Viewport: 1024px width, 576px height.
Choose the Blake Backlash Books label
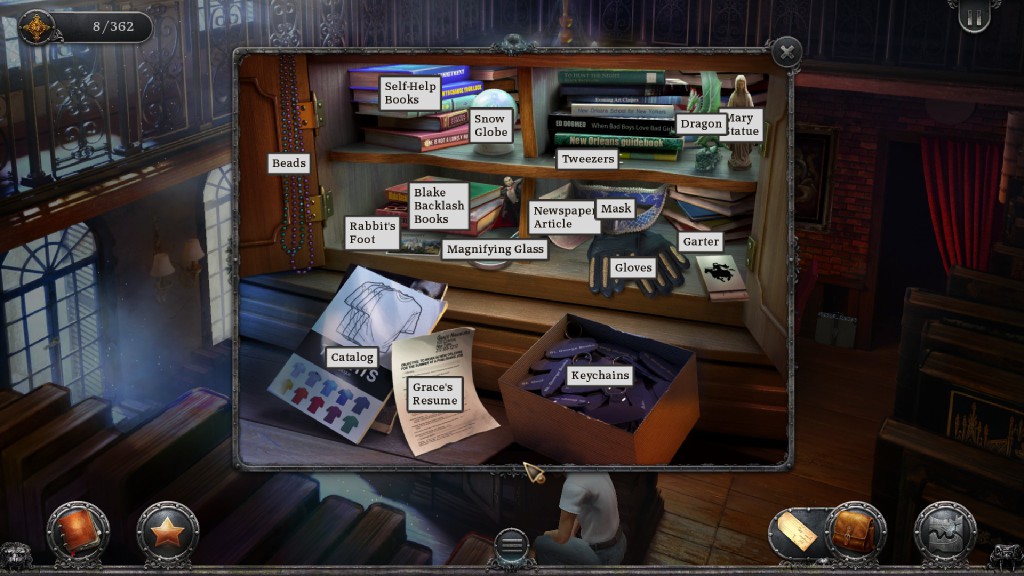(438, 205)
